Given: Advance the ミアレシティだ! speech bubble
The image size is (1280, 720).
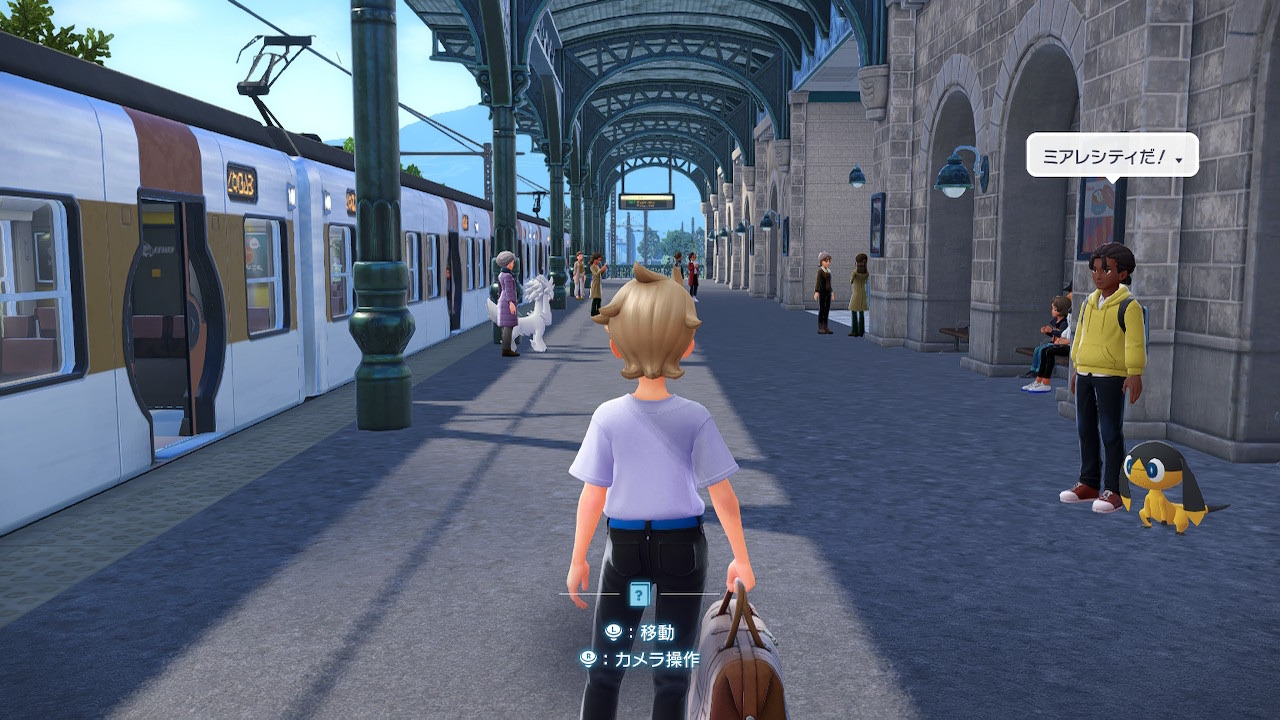Looking at the screenshot, I should pos(1111,156).
